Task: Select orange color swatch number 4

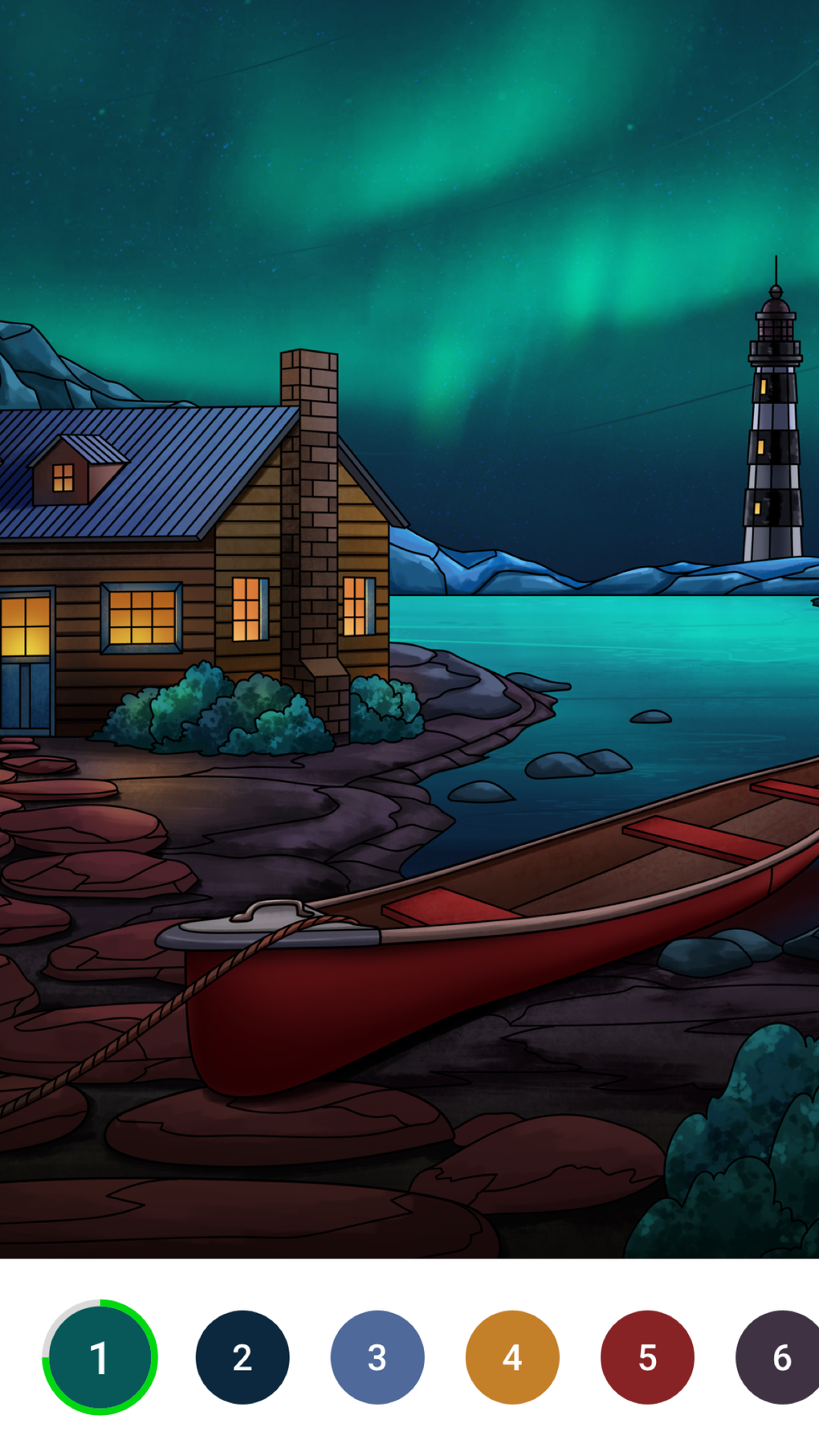Action: [511, 1357]
